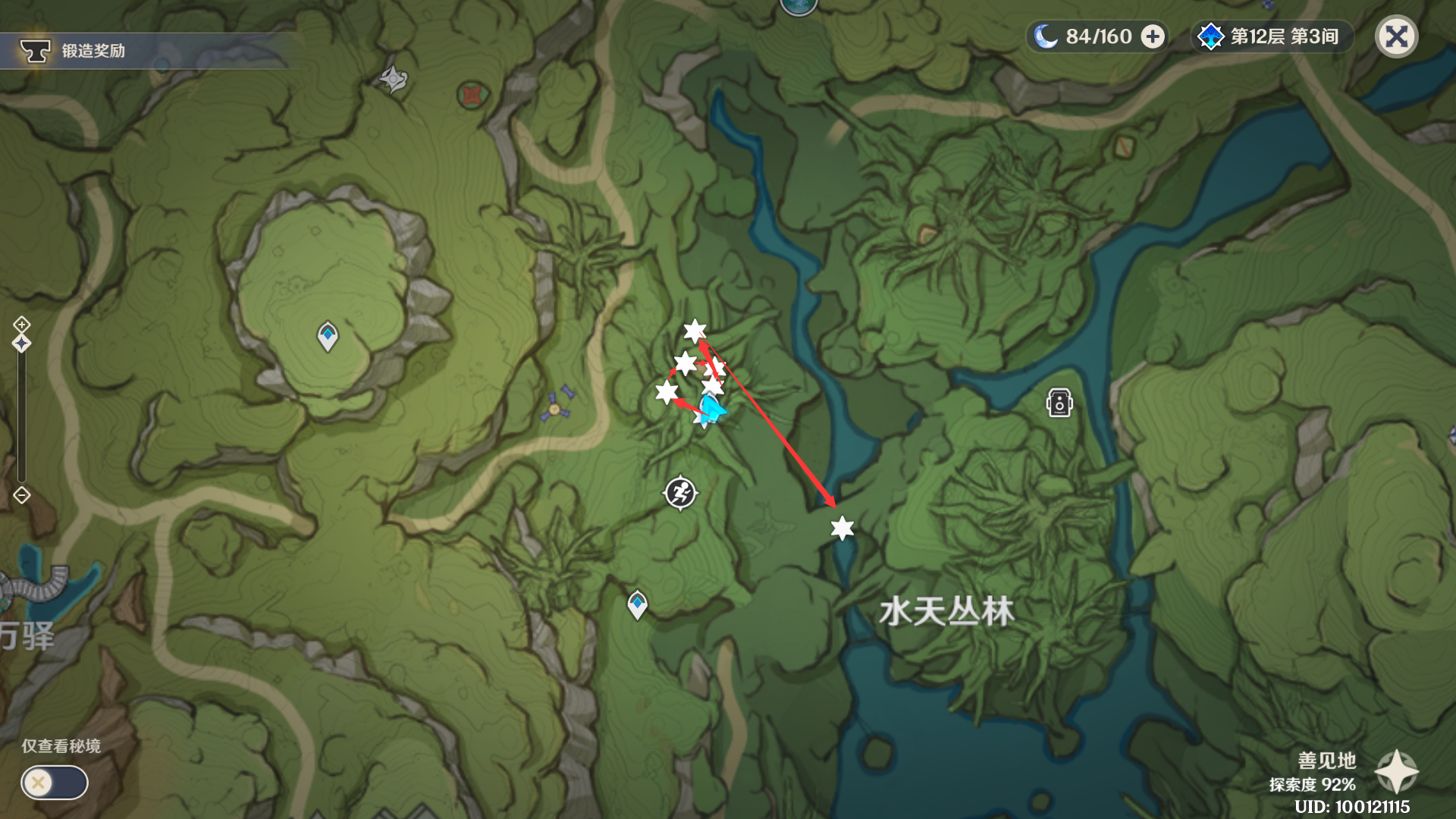Select the teleport waypoint below the running challenge
Image resolution: width=1456 pixels, height=819 pixels.
[x=637, y=604]
